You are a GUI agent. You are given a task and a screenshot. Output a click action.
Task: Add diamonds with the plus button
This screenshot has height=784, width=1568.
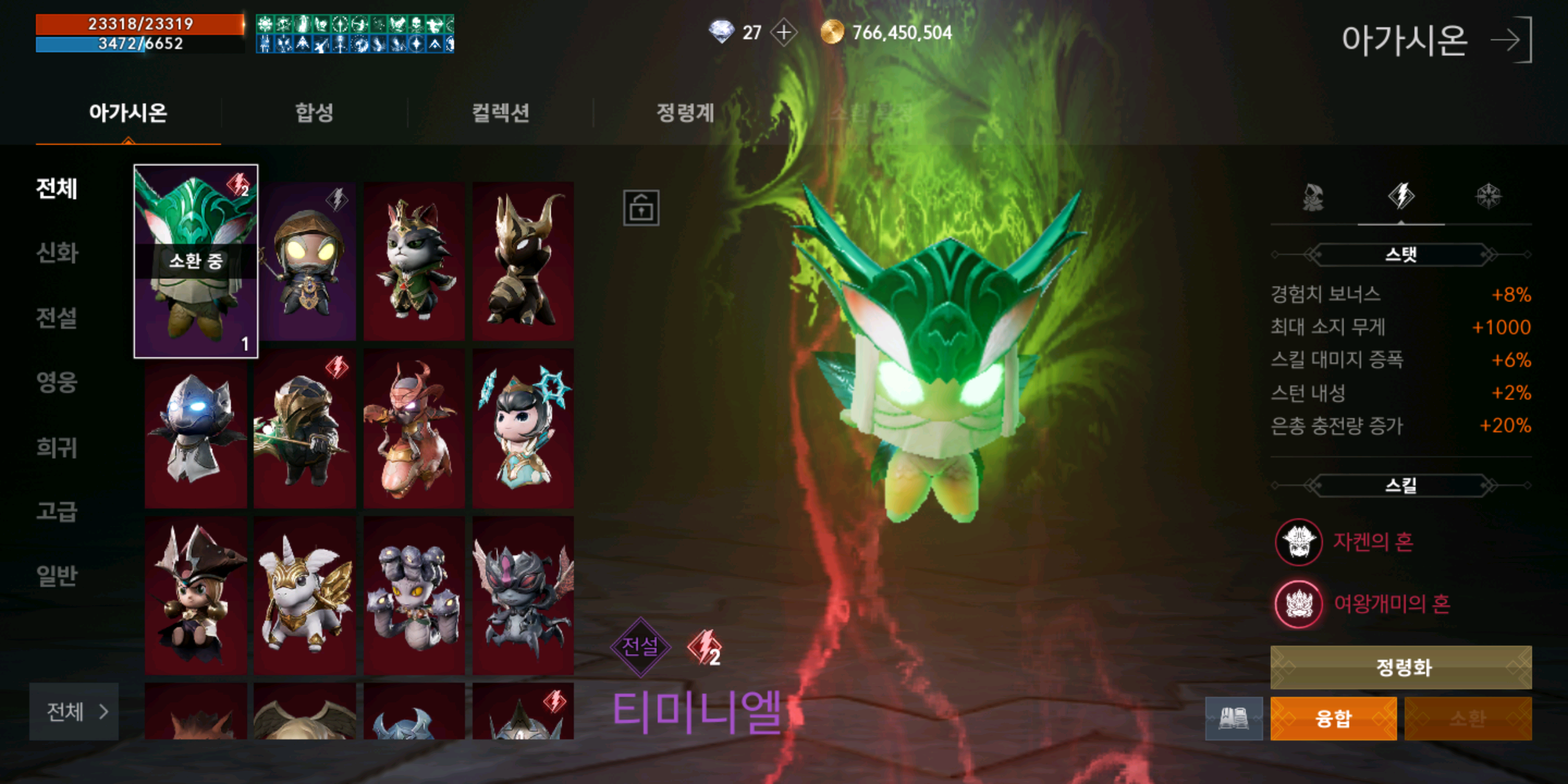(x=784, y=32)
